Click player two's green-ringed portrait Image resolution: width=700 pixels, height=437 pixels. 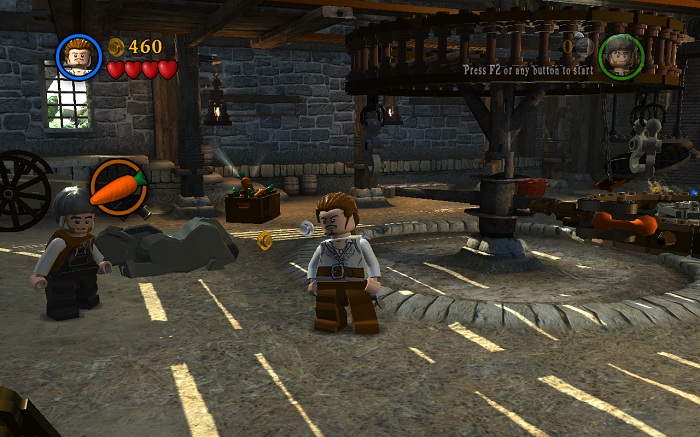click(x=620, y=56)
